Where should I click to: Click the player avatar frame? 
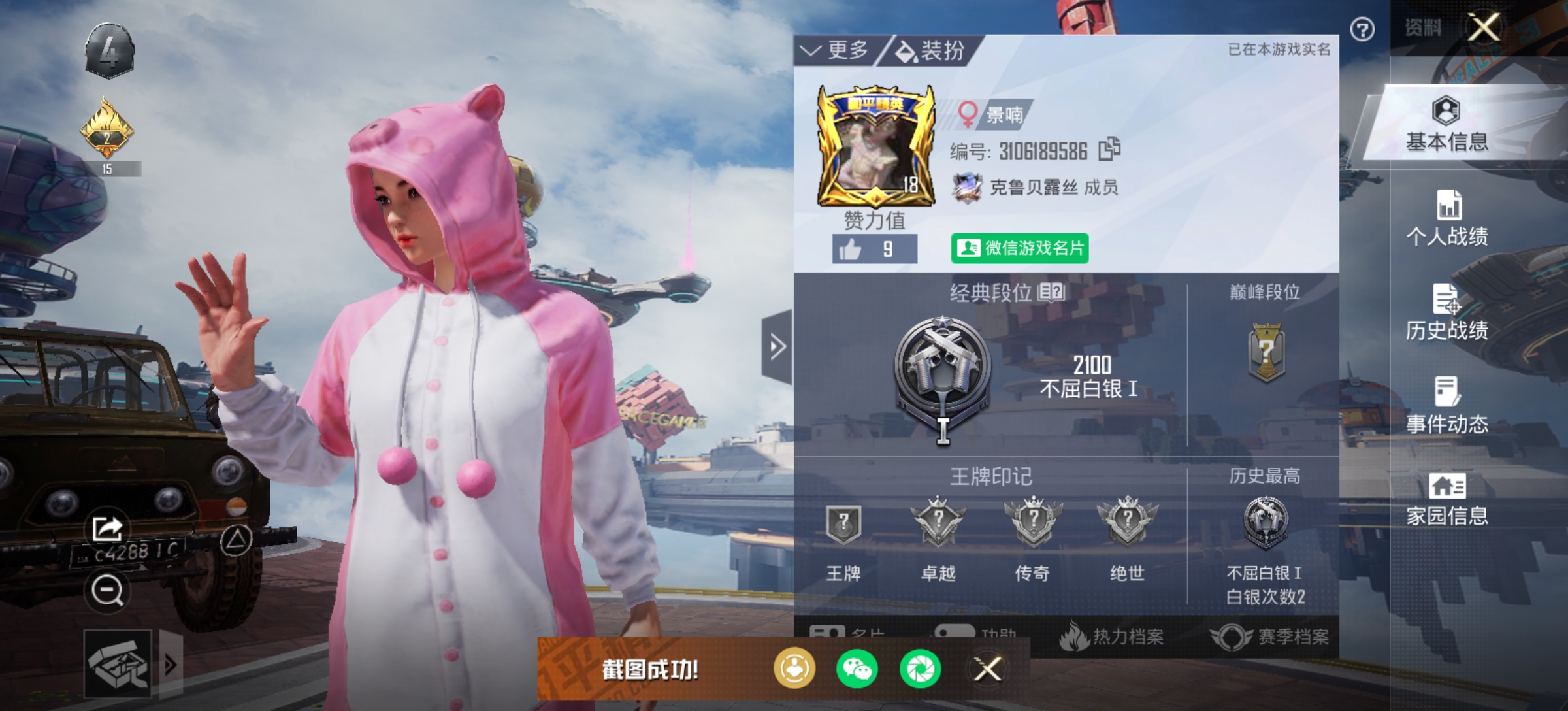click(x=874, y=147)
